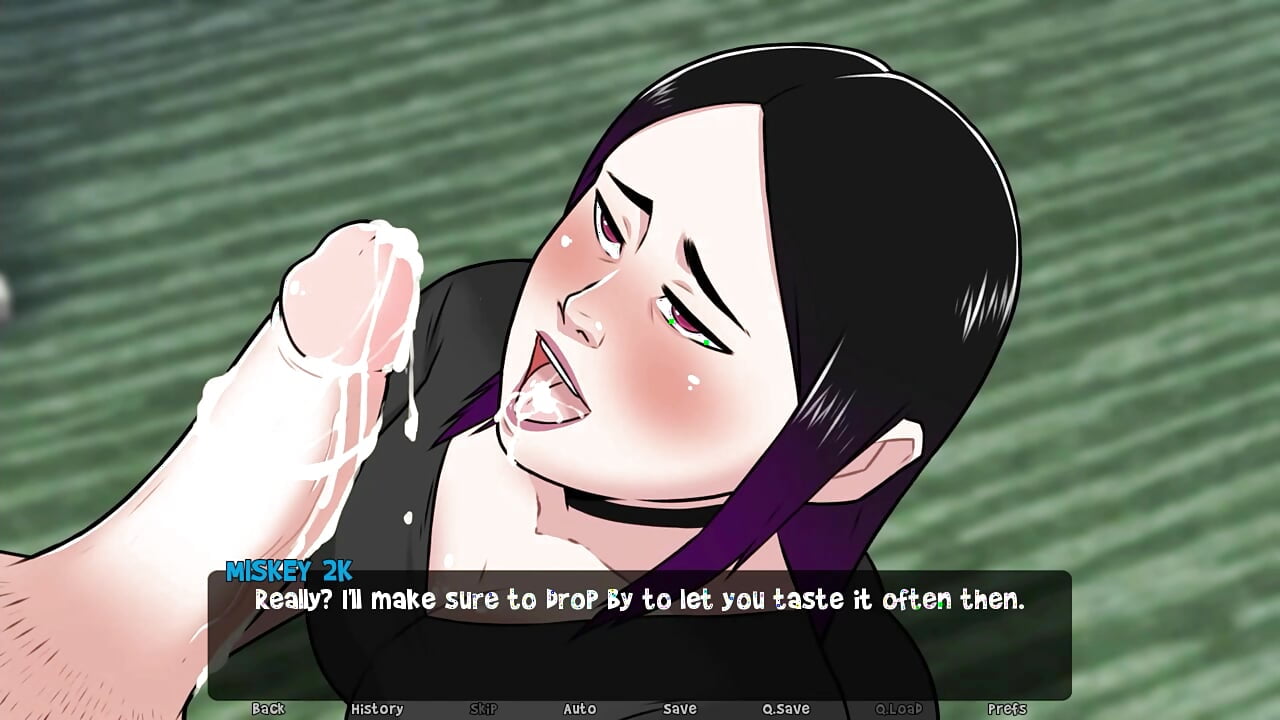Open the dialogue History log

pyautogui.click(x=377, y=708)
